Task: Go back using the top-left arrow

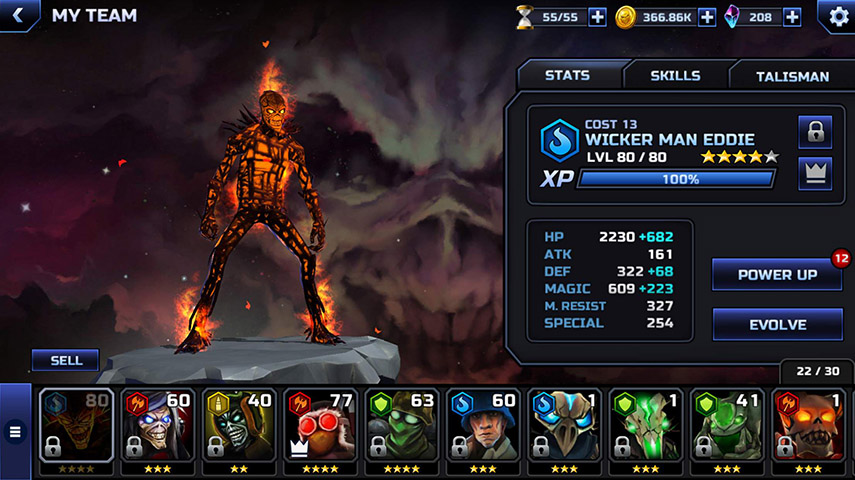Action: click(18, 15)
